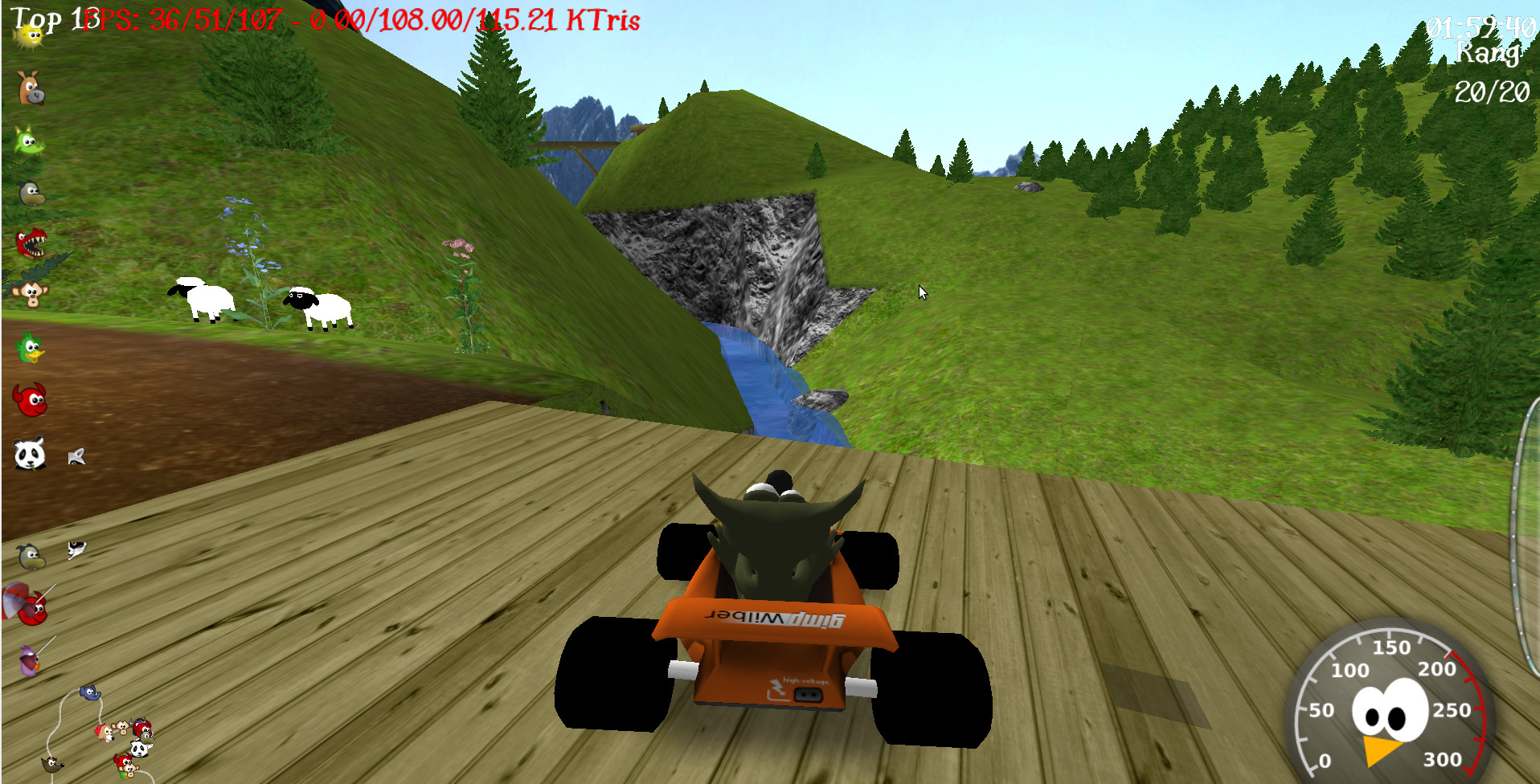Select the Wilber marker on the minimap track
Image resolution: width=1540 pixels, height=784 pixels.
coord(52,764)
